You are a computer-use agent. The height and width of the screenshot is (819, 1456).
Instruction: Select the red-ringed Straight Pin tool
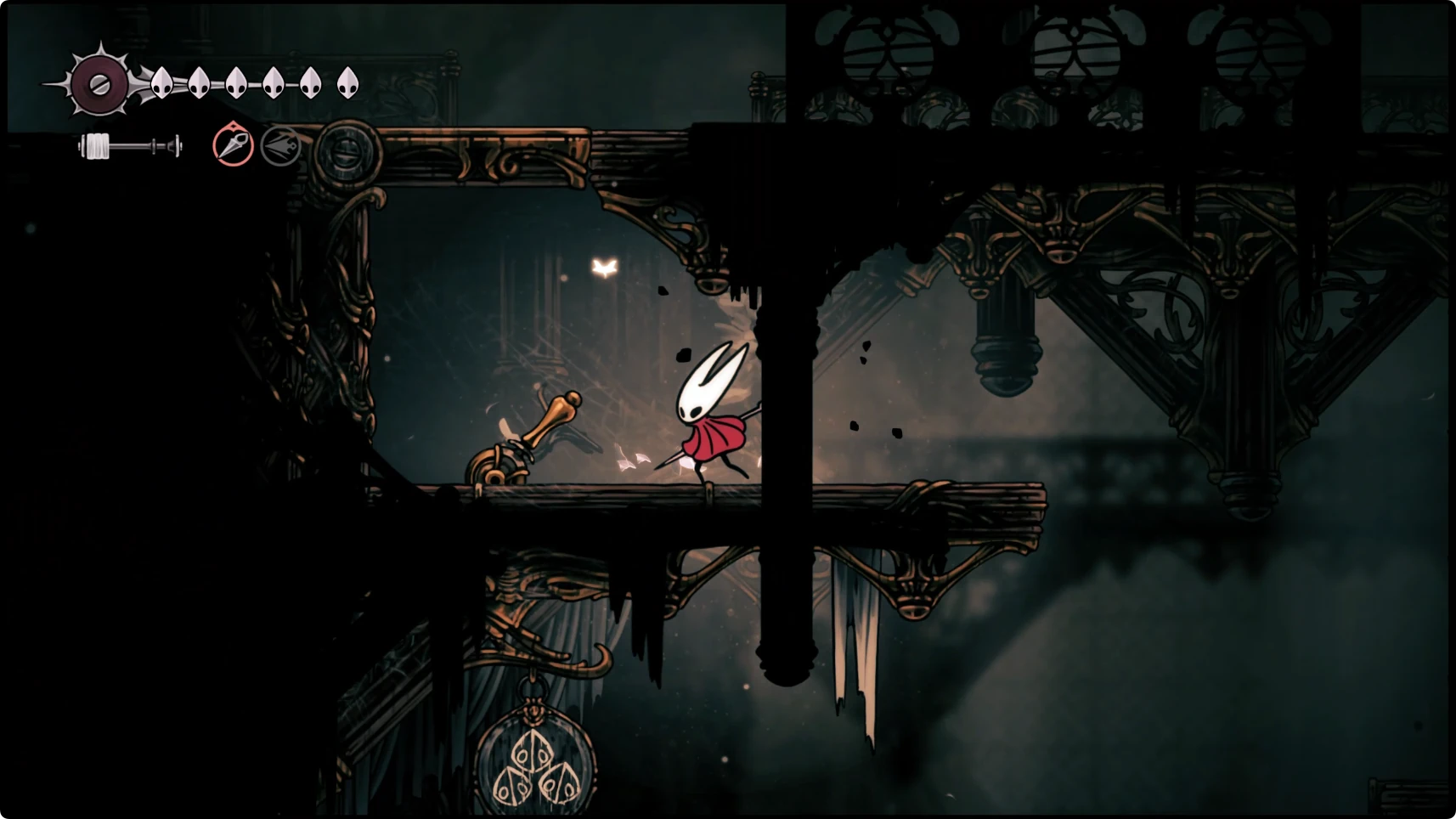click(233, 145)
